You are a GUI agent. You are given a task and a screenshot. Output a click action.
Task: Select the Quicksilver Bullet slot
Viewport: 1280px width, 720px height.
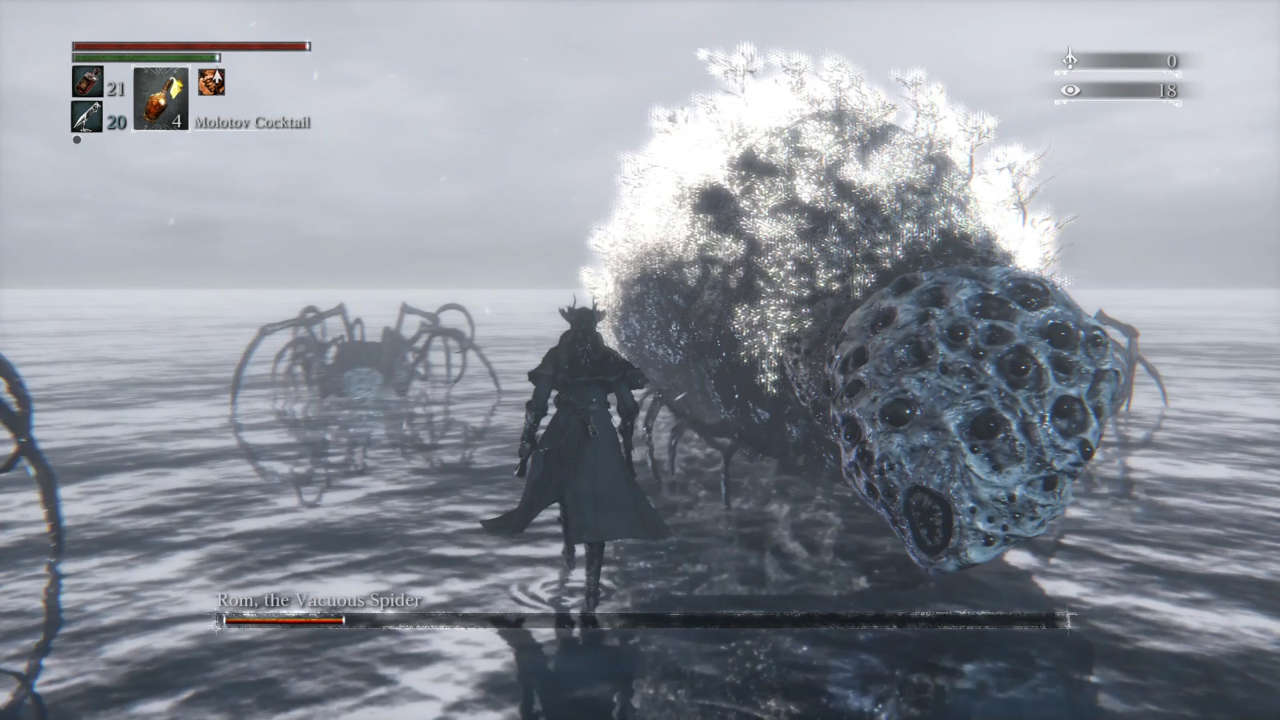tap(87, 116)
